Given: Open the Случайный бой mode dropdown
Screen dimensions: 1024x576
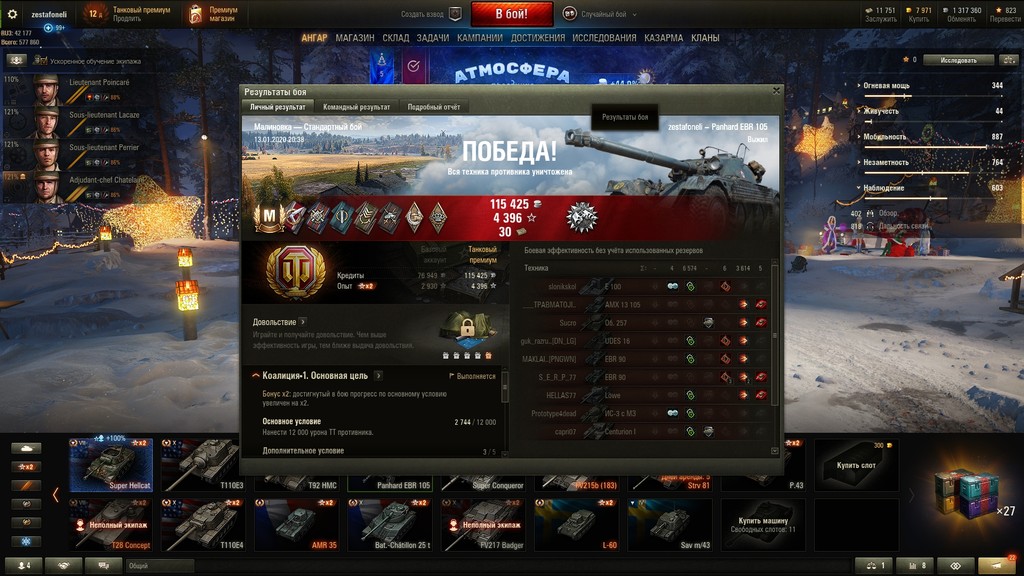Looking at the screenshot, I should point(600,14).
